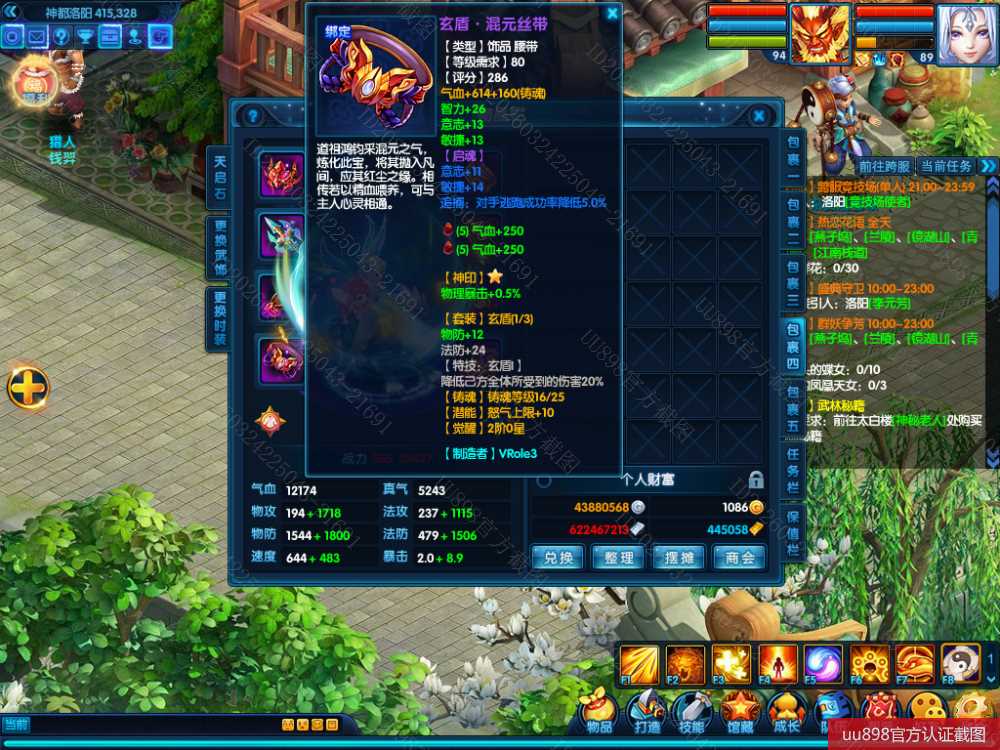Screen dimensions: 1000x750
Task: Open the 任务栏 quest items tab
Action: (792, 469)
